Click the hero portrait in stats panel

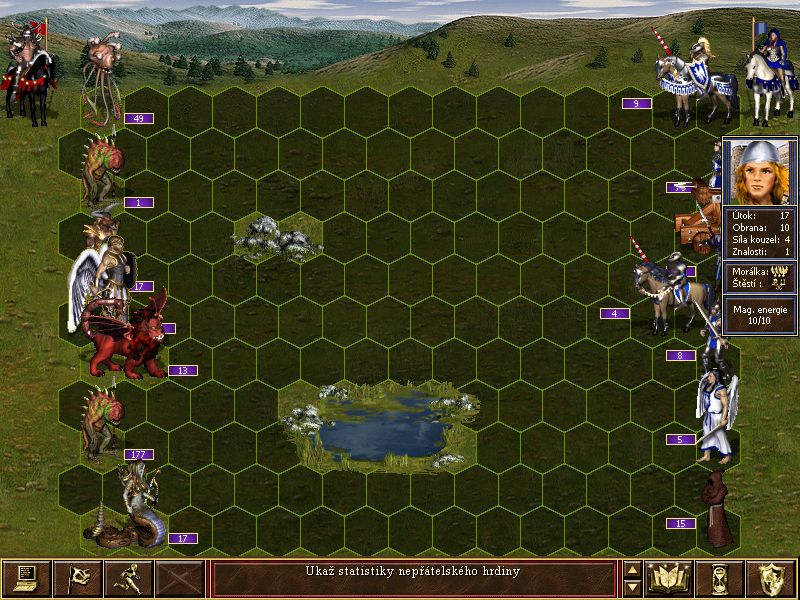pos(760,172)
